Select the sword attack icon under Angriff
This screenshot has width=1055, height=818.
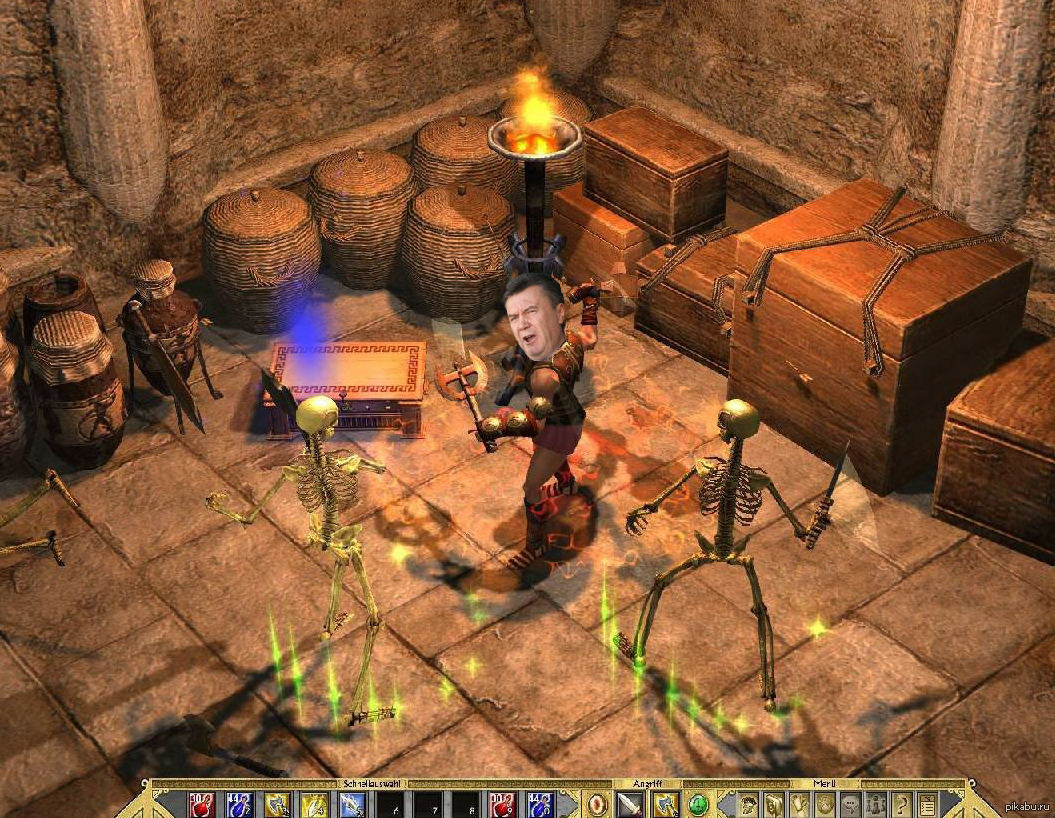tap(630, 804)
